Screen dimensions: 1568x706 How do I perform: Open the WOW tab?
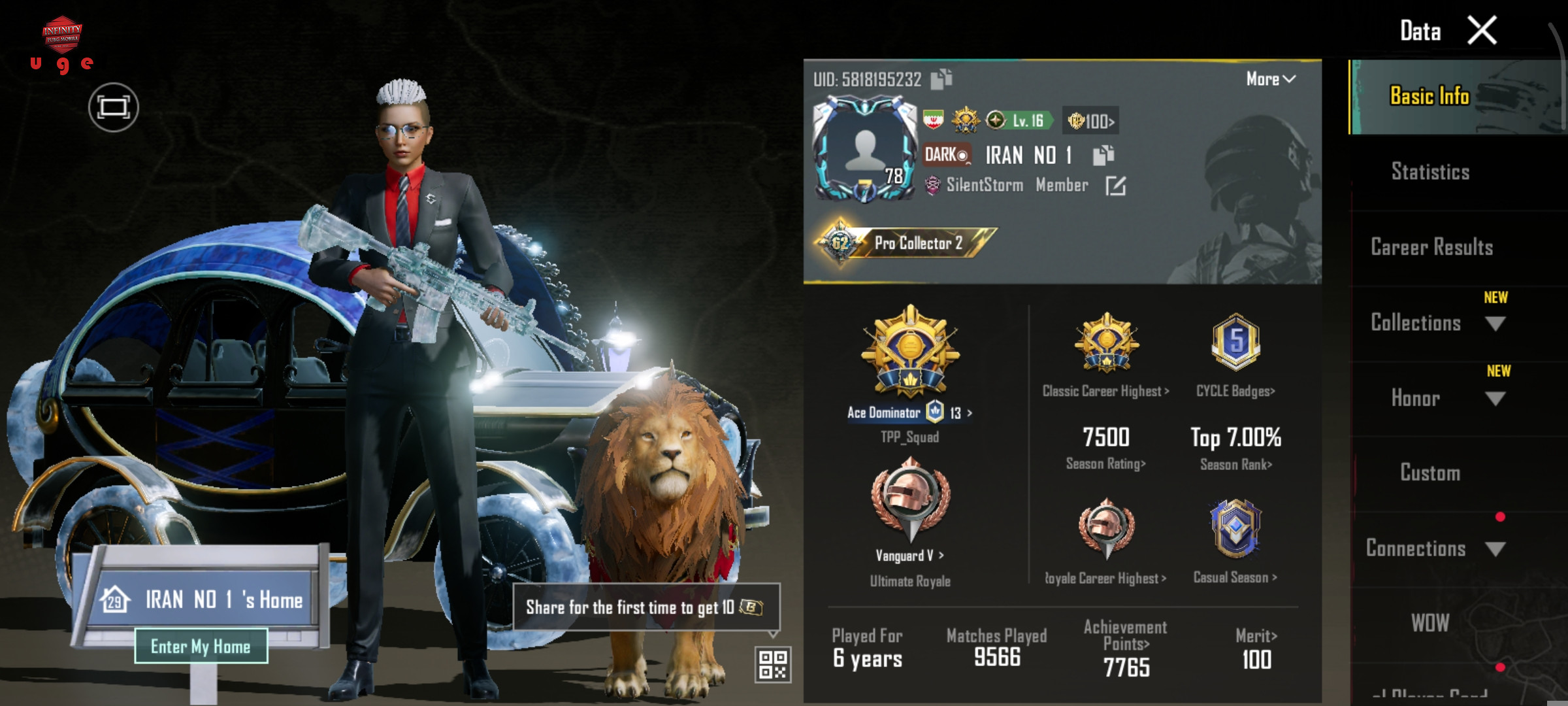[1430, 623]
